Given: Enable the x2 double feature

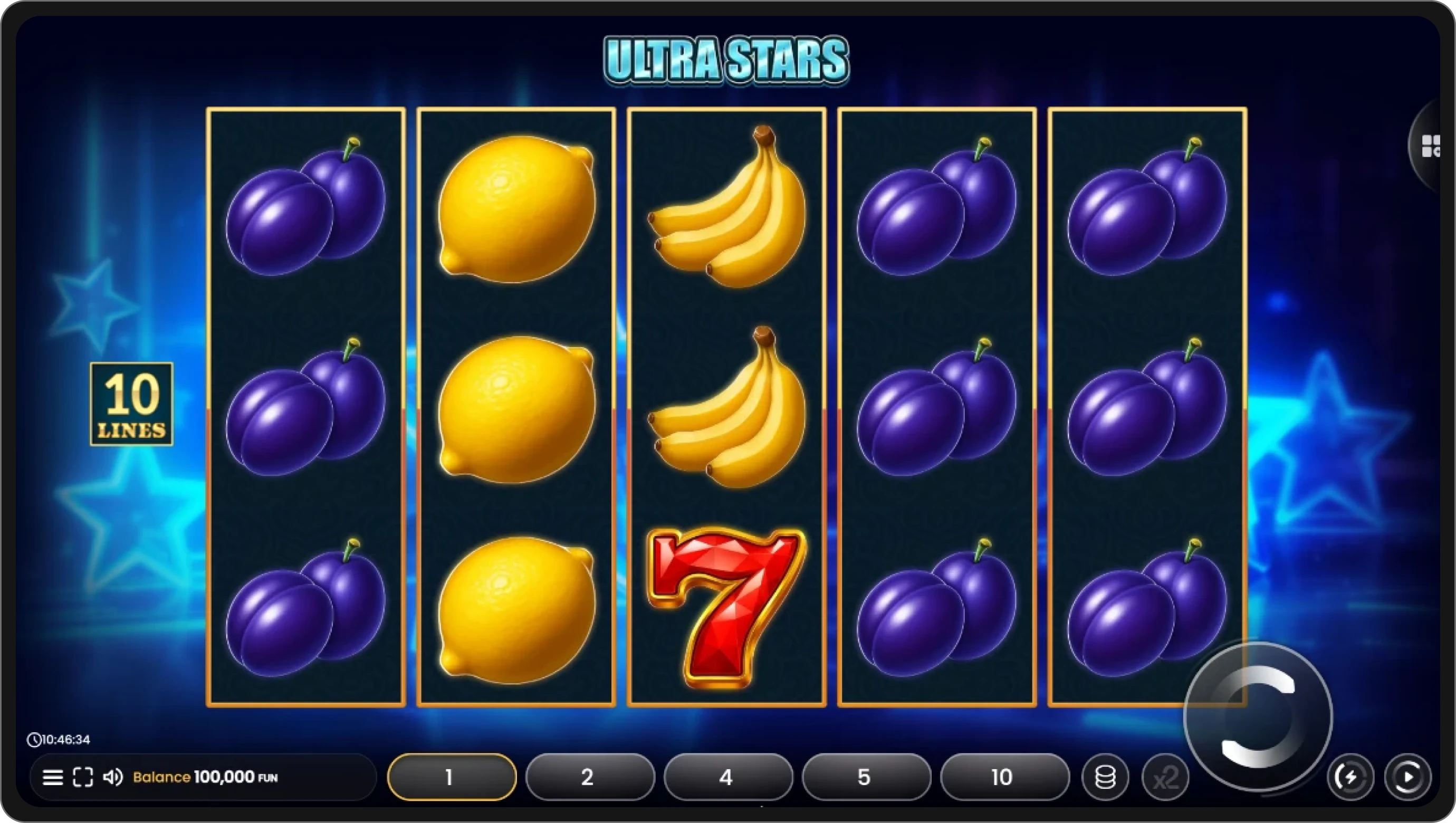Looking at the screenshot, I should 1166,777.
